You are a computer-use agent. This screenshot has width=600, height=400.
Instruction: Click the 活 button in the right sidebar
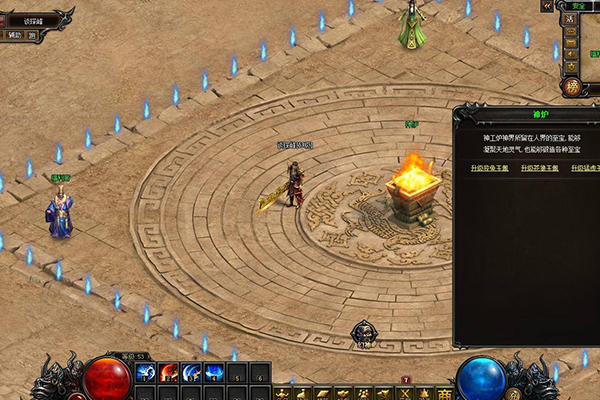coord(570,18)
